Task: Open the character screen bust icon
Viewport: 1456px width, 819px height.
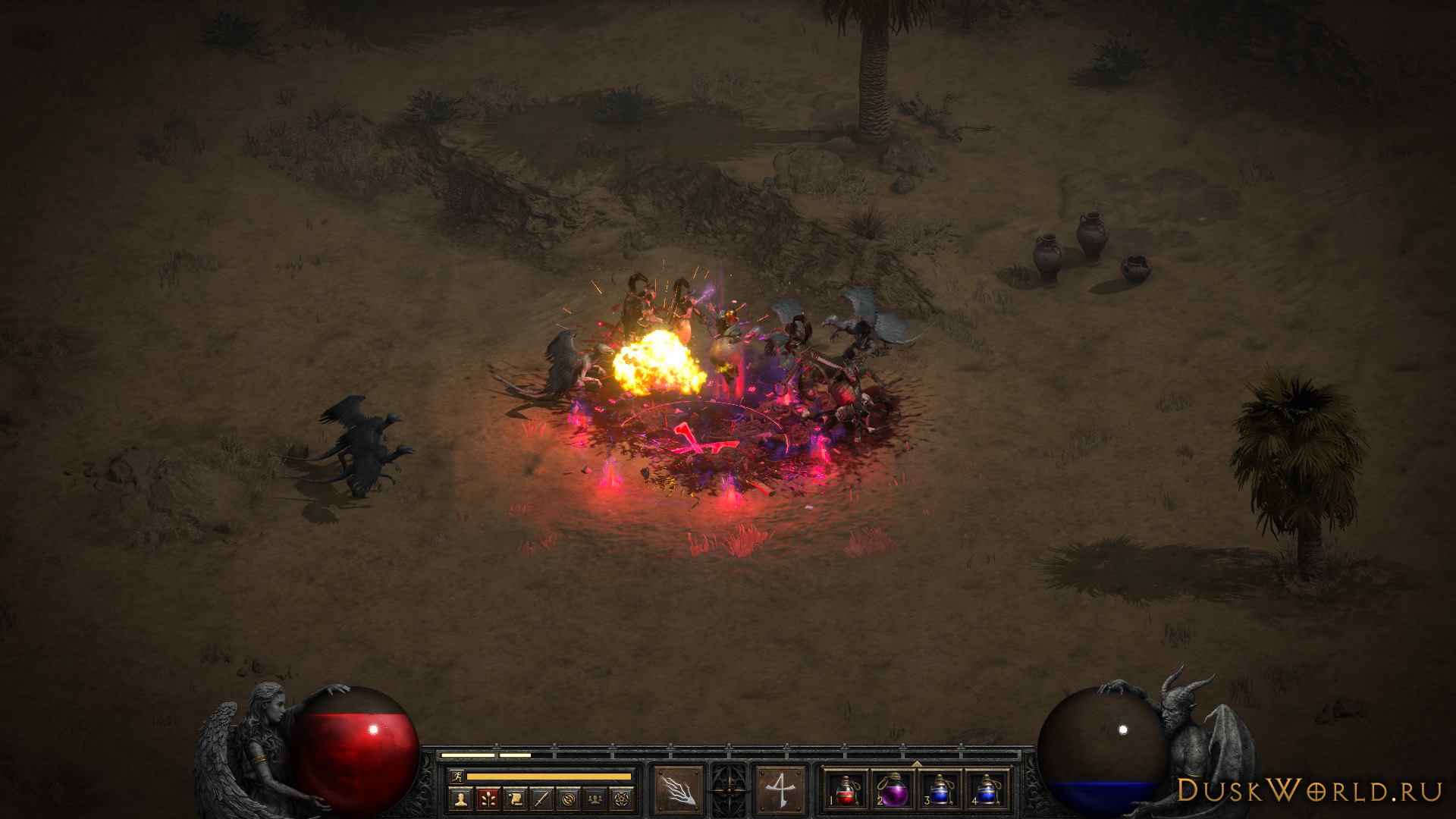Action: pos(460,799)
